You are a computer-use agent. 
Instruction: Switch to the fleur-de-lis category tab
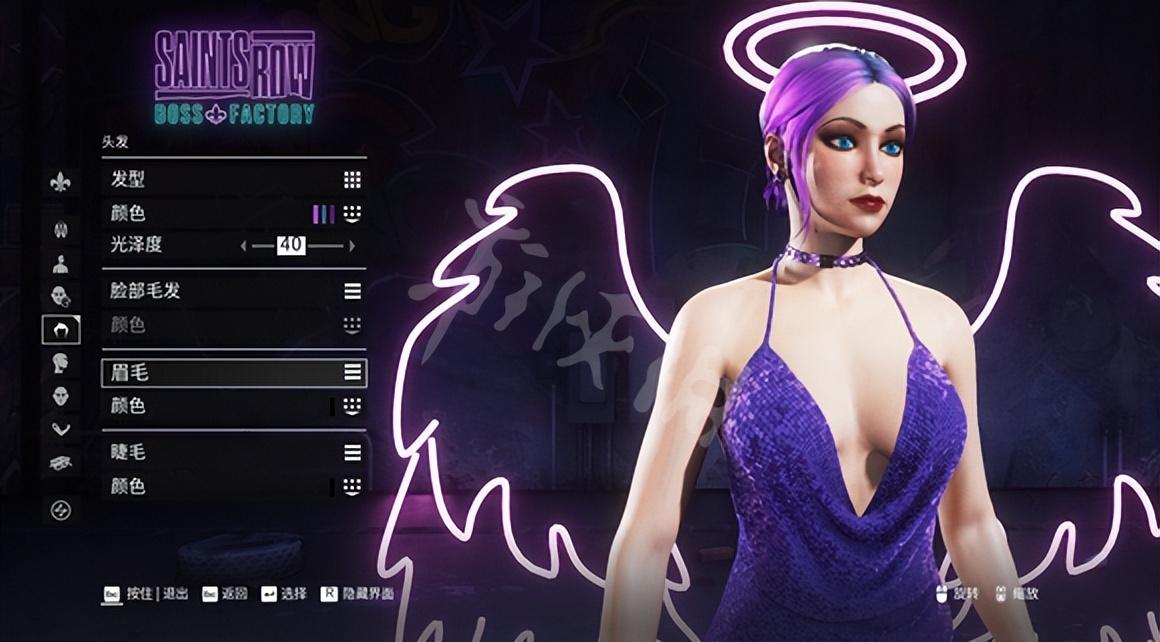click(x=61, y=183)
